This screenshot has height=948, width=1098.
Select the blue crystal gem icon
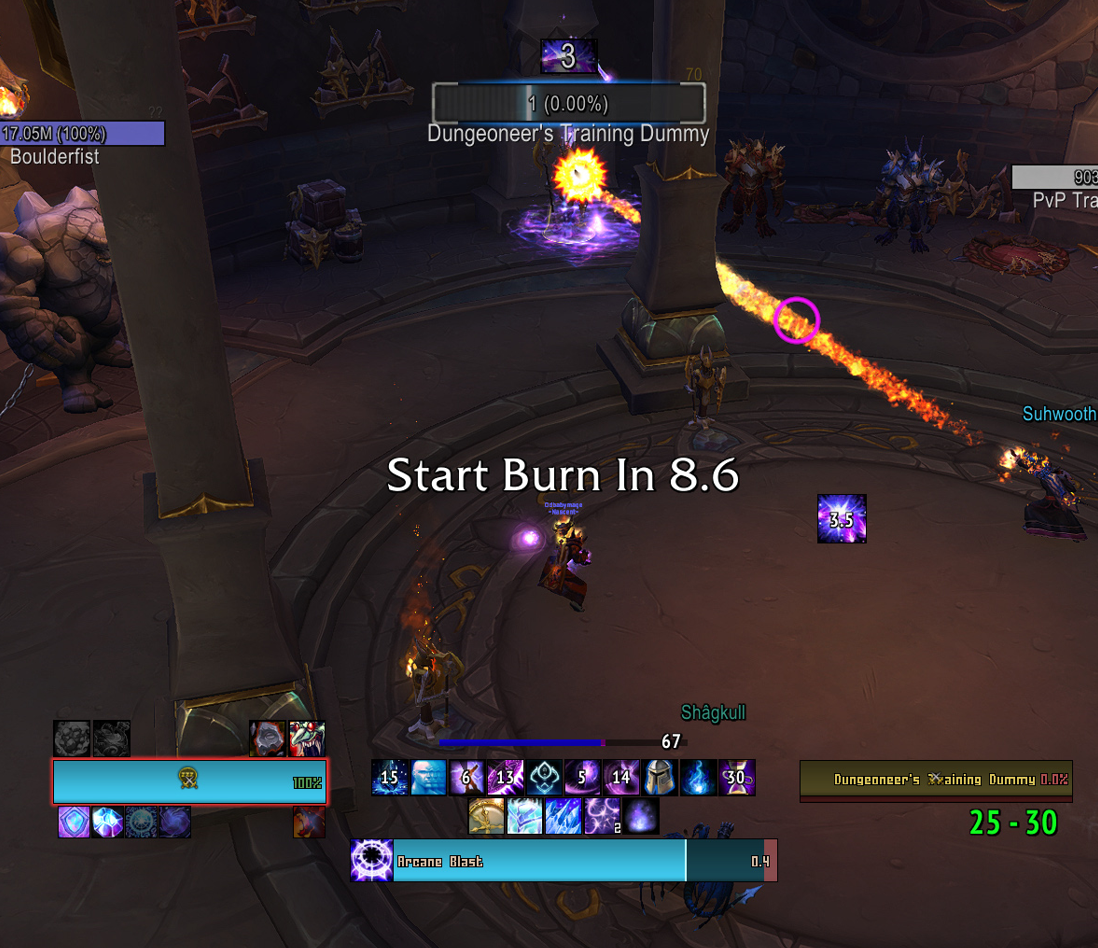107,822
